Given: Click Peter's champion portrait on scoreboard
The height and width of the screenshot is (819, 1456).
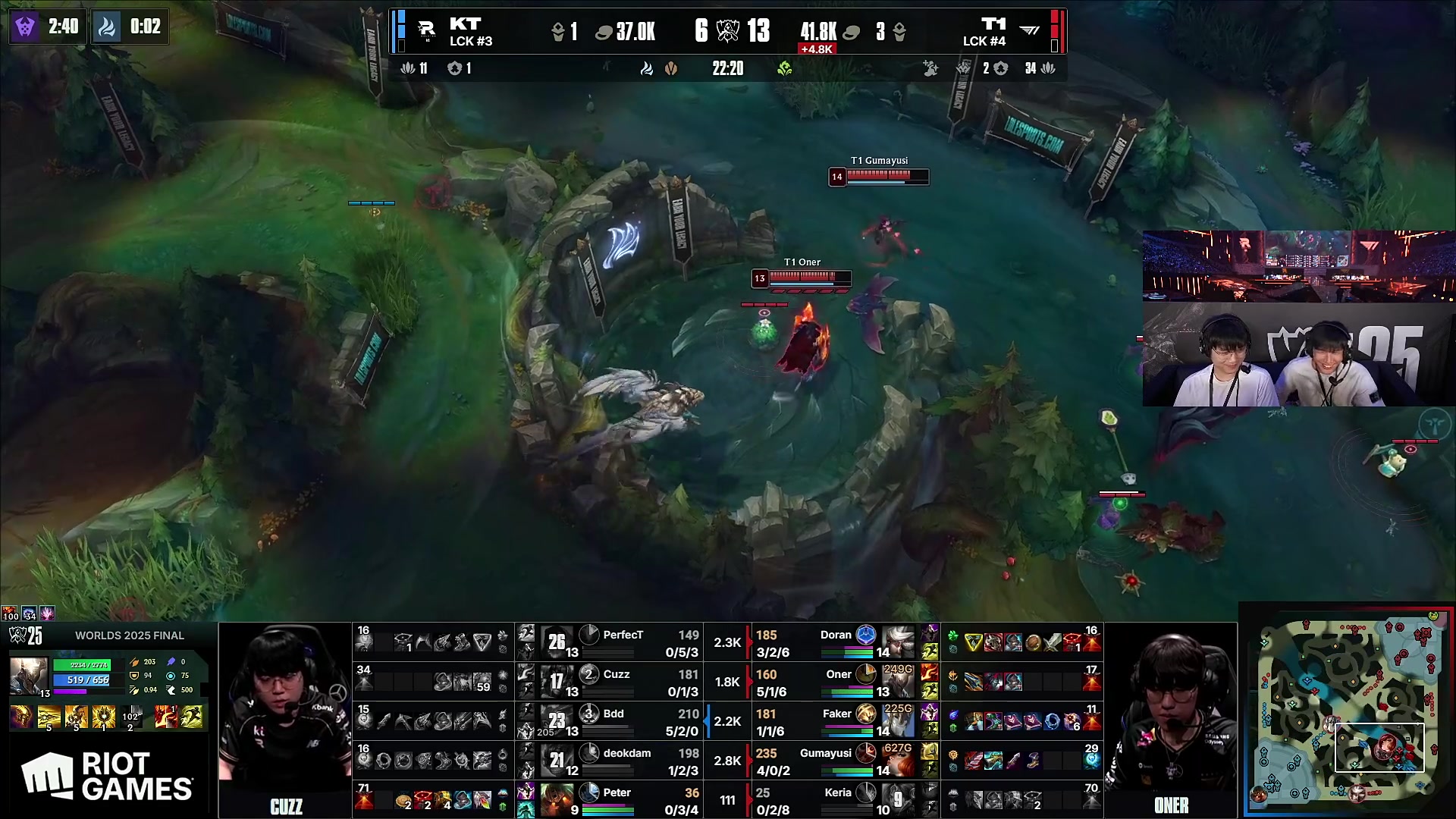Looking at the screenshot, I should tap(557, 800).
